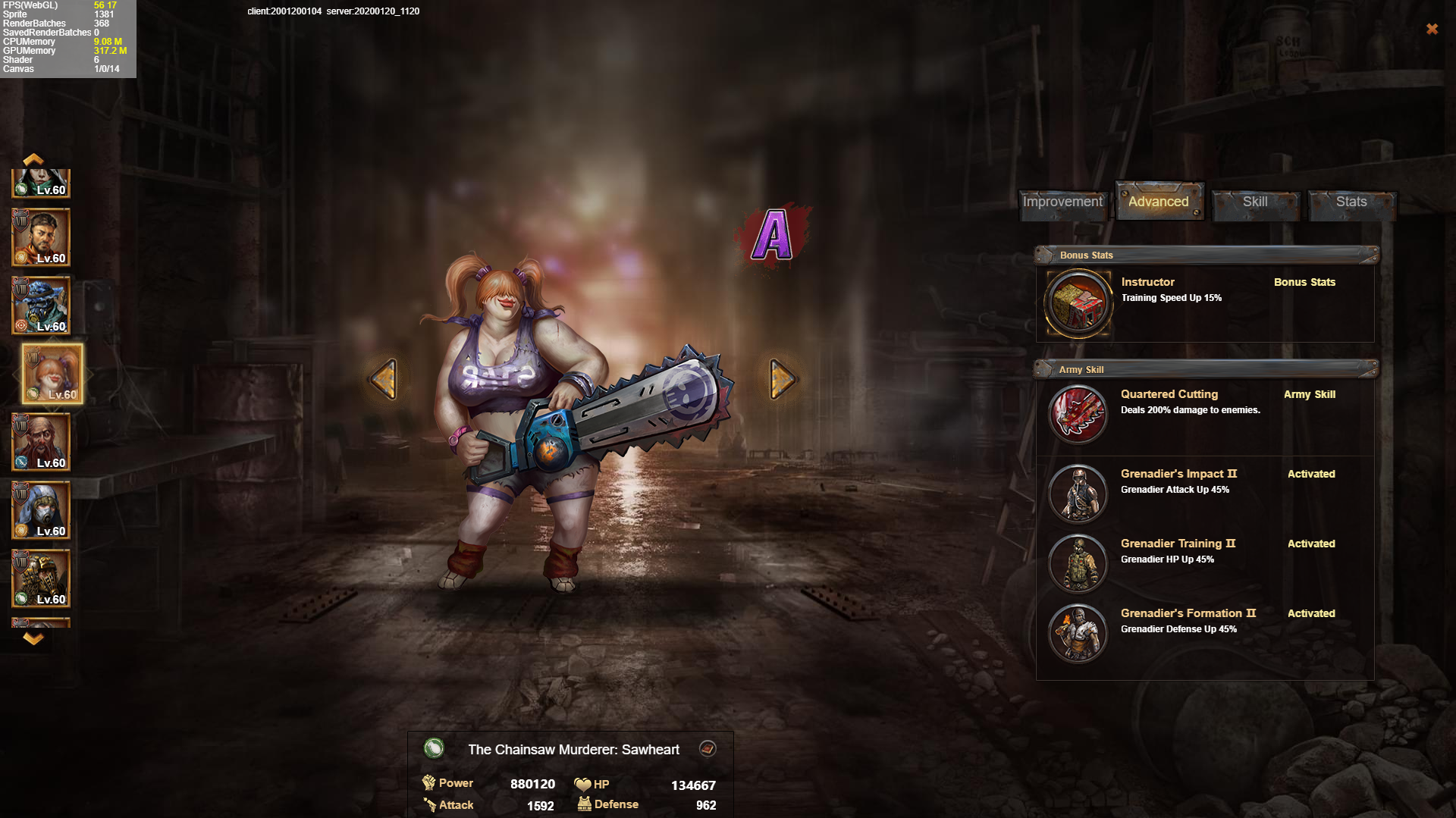Viewport: 1456px width, 818px height.
Task: Open the red book icon beside hero name
Action: pyautogui.click(x=708, y=749)
